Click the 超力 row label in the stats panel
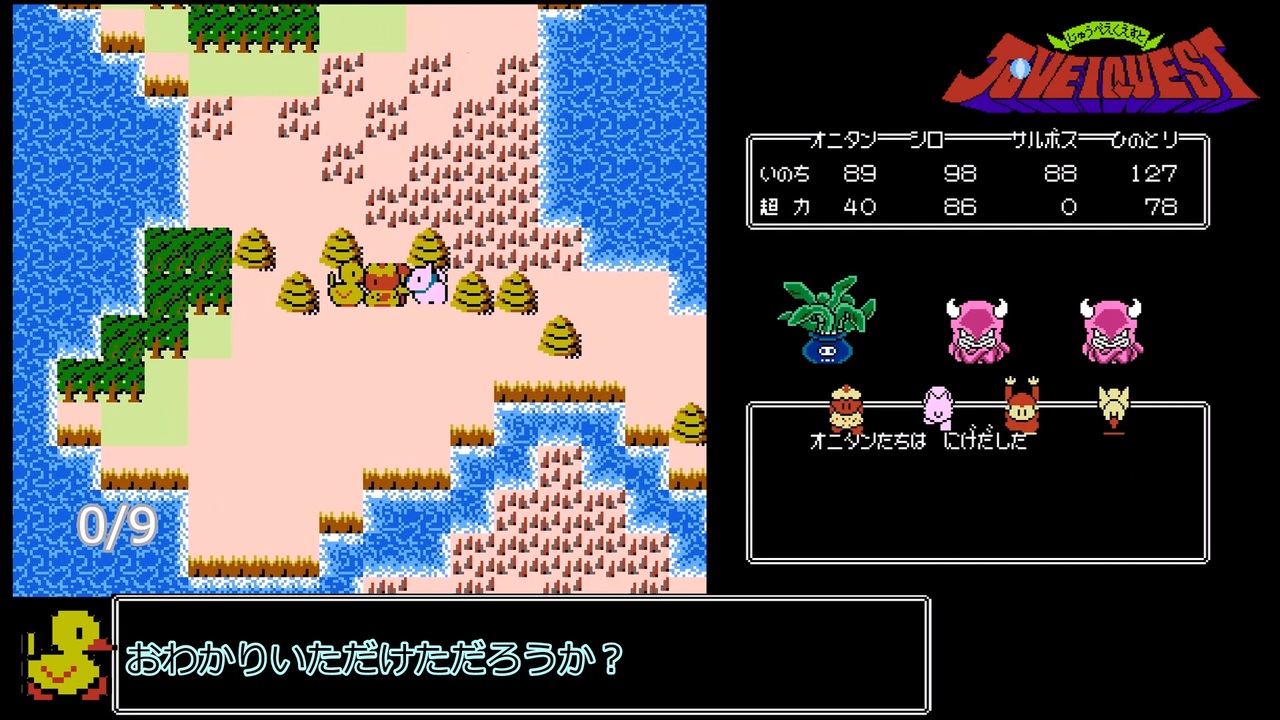1280x720 pixels. tap(783, 207)
